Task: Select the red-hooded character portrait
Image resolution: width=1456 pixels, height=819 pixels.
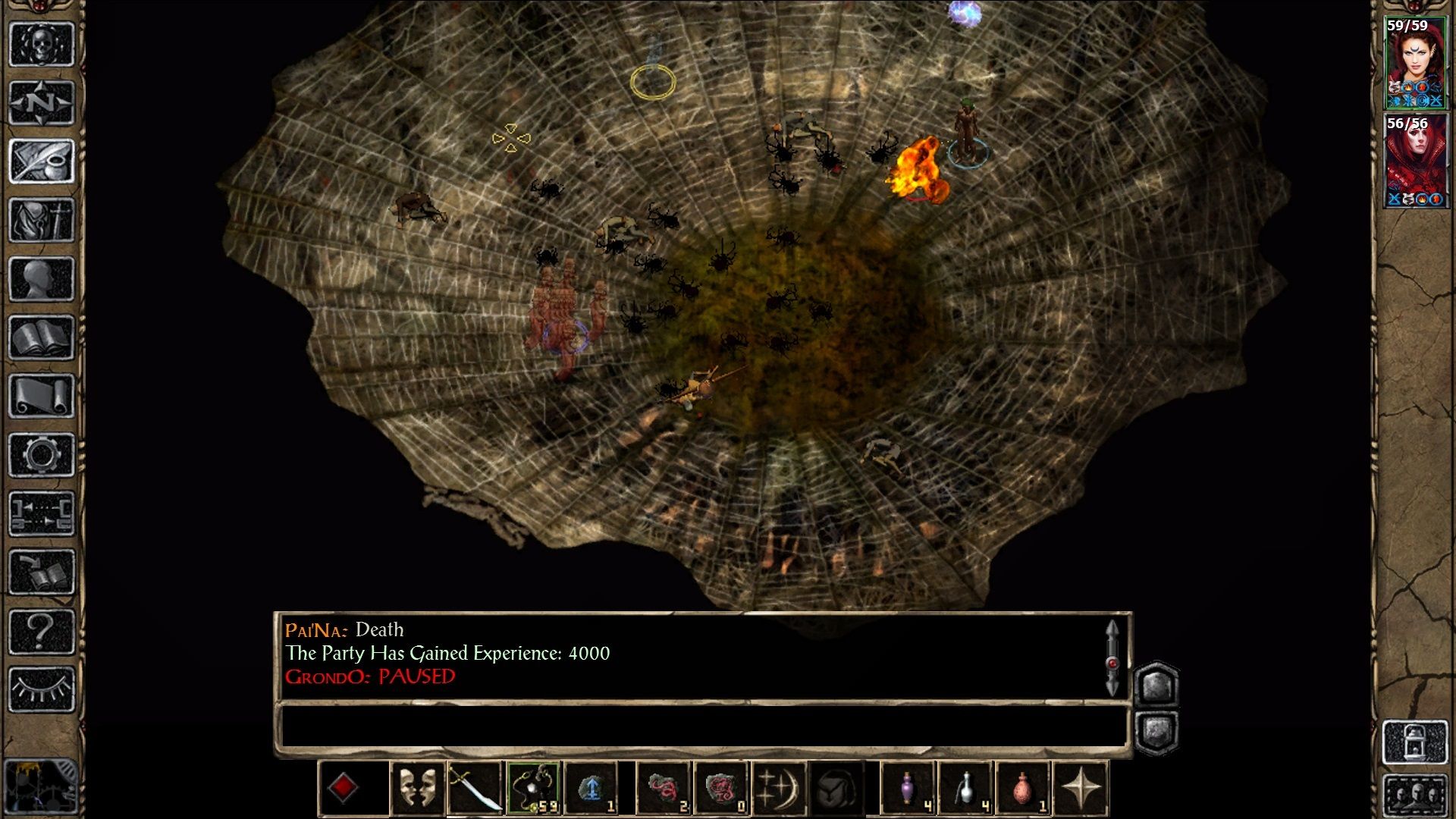Action: coord(1415,160)
